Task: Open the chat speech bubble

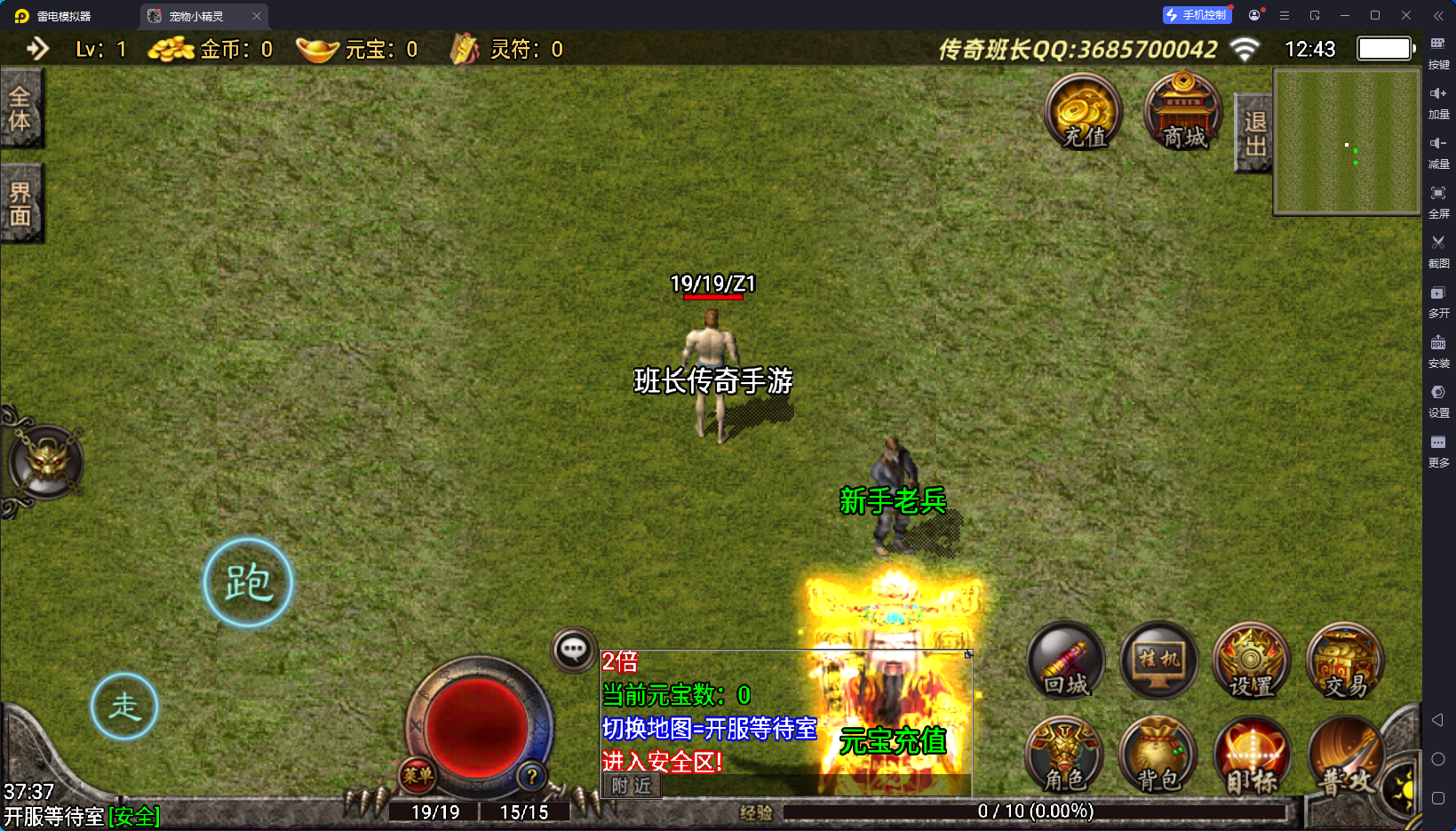Action: pos(573,650)
